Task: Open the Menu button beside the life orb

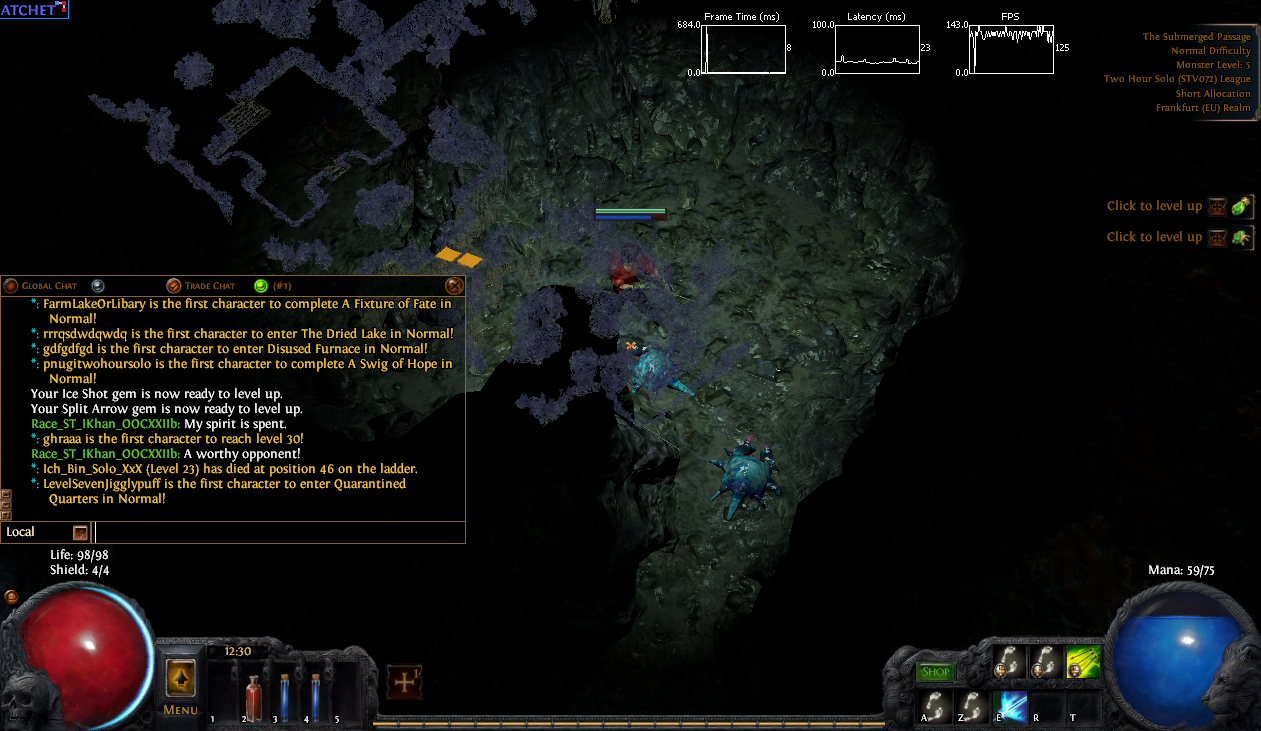Action: pyautogui.click(x=181, y=686)
